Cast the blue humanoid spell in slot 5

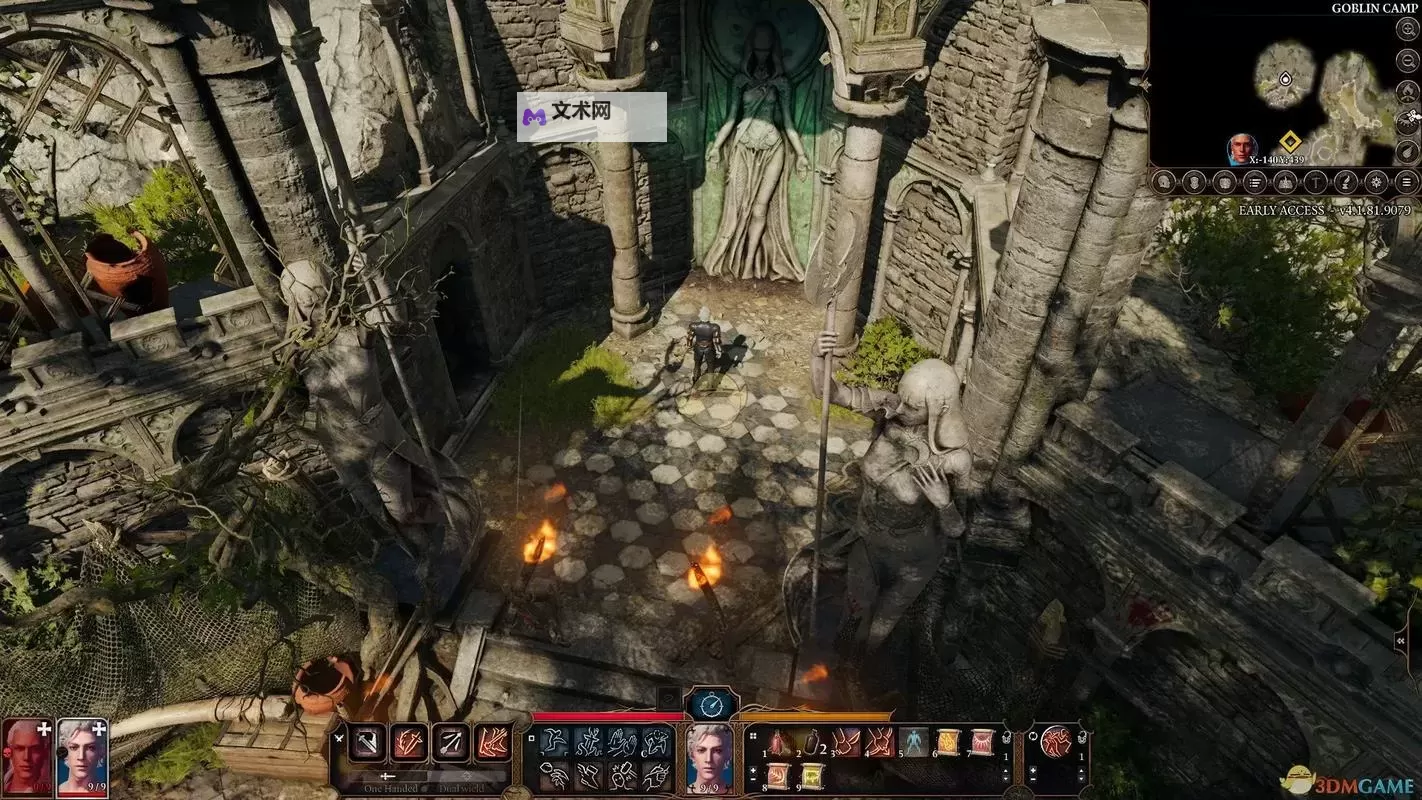(913, 742)
